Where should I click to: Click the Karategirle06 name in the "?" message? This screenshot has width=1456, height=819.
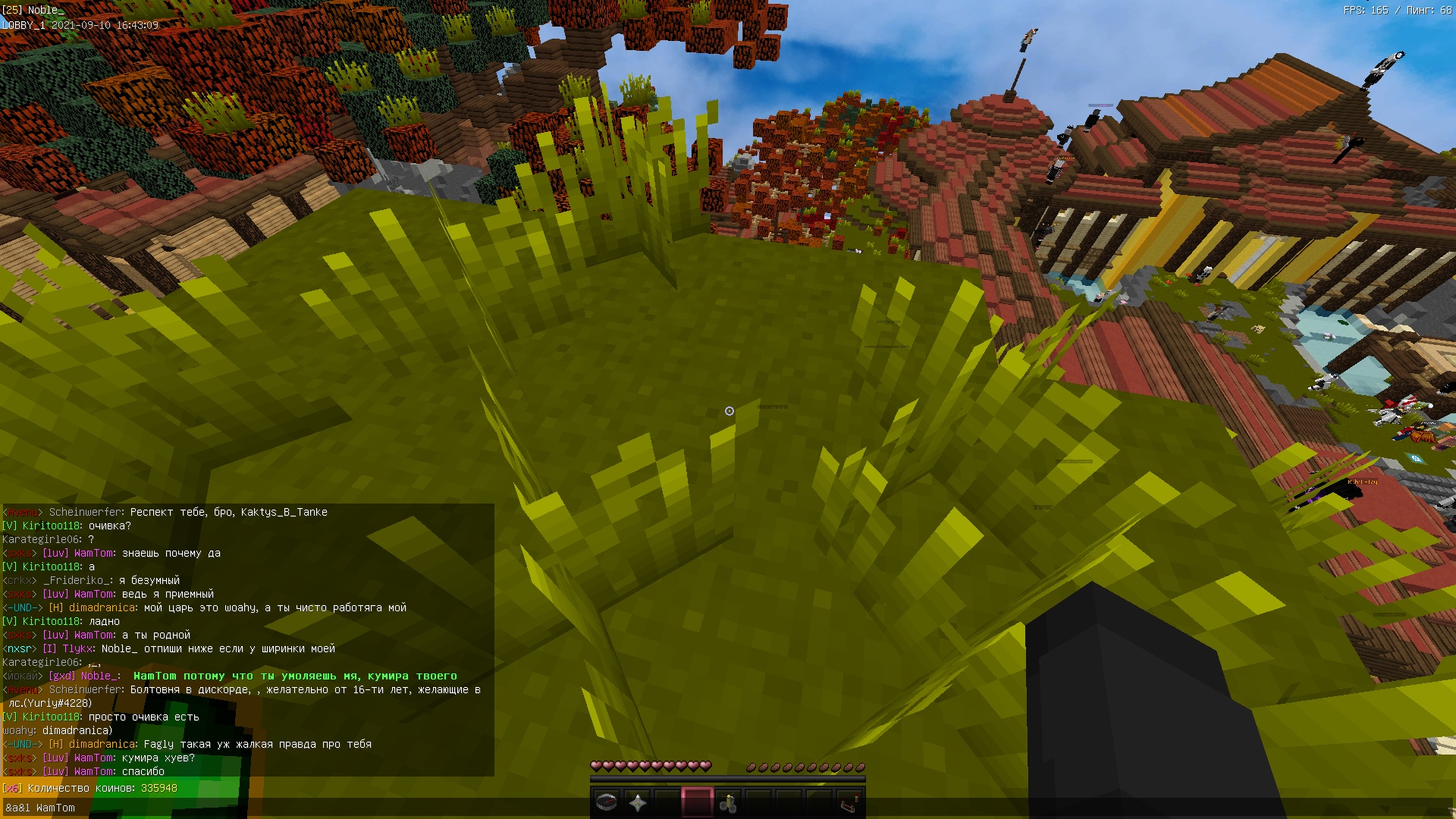41,540
